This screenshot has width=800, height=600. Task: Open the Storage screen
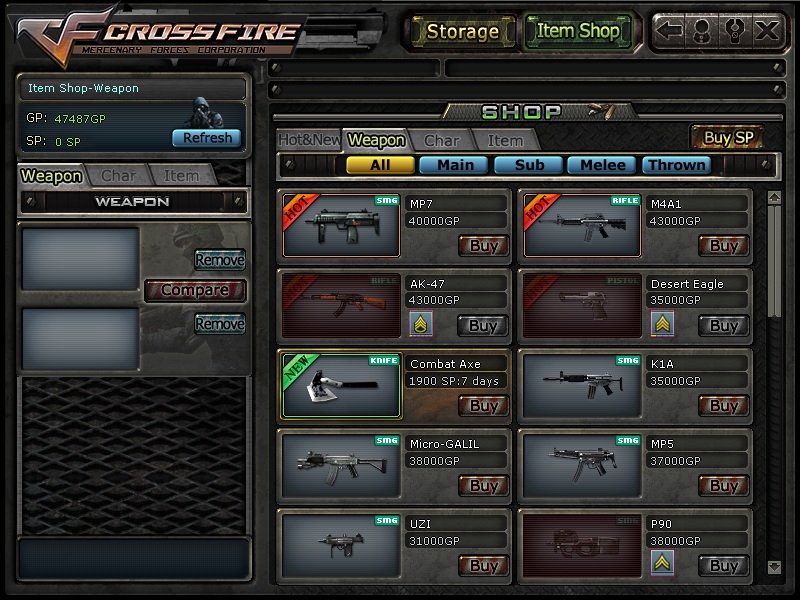(462, 31)
